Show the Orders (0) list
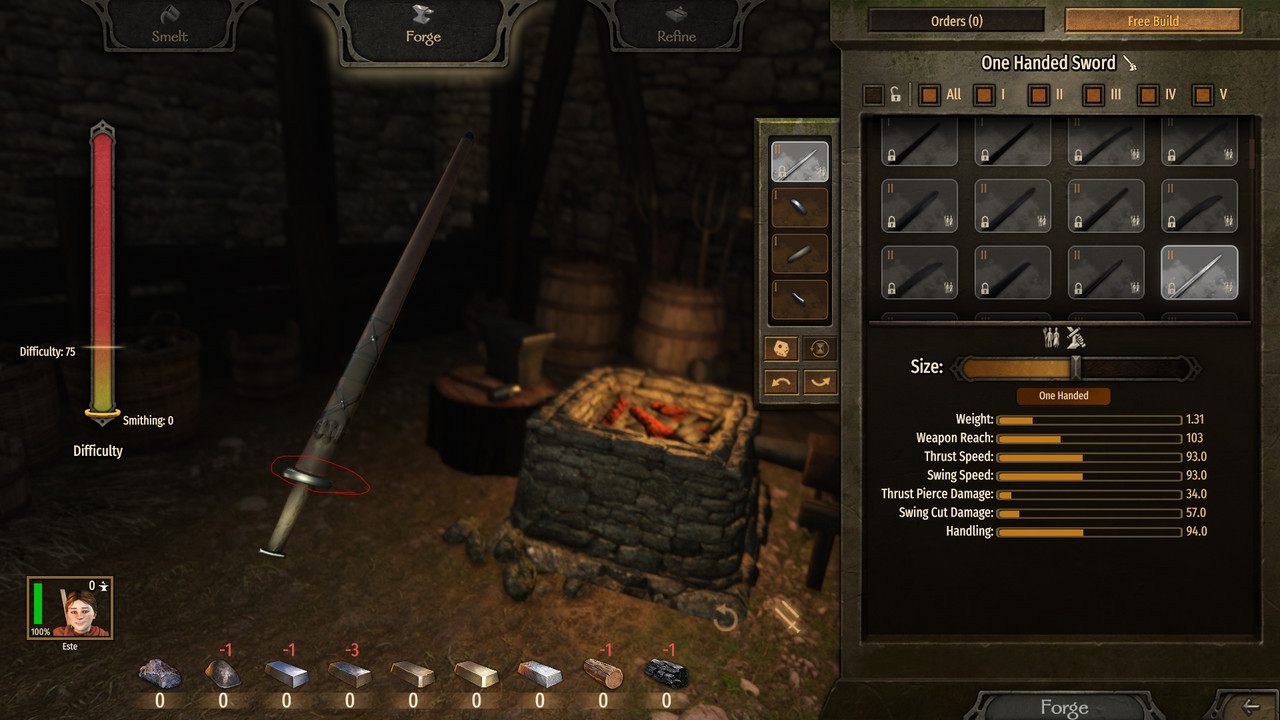This screenshot has height=720, width=1280. click(x=956, y=21)
